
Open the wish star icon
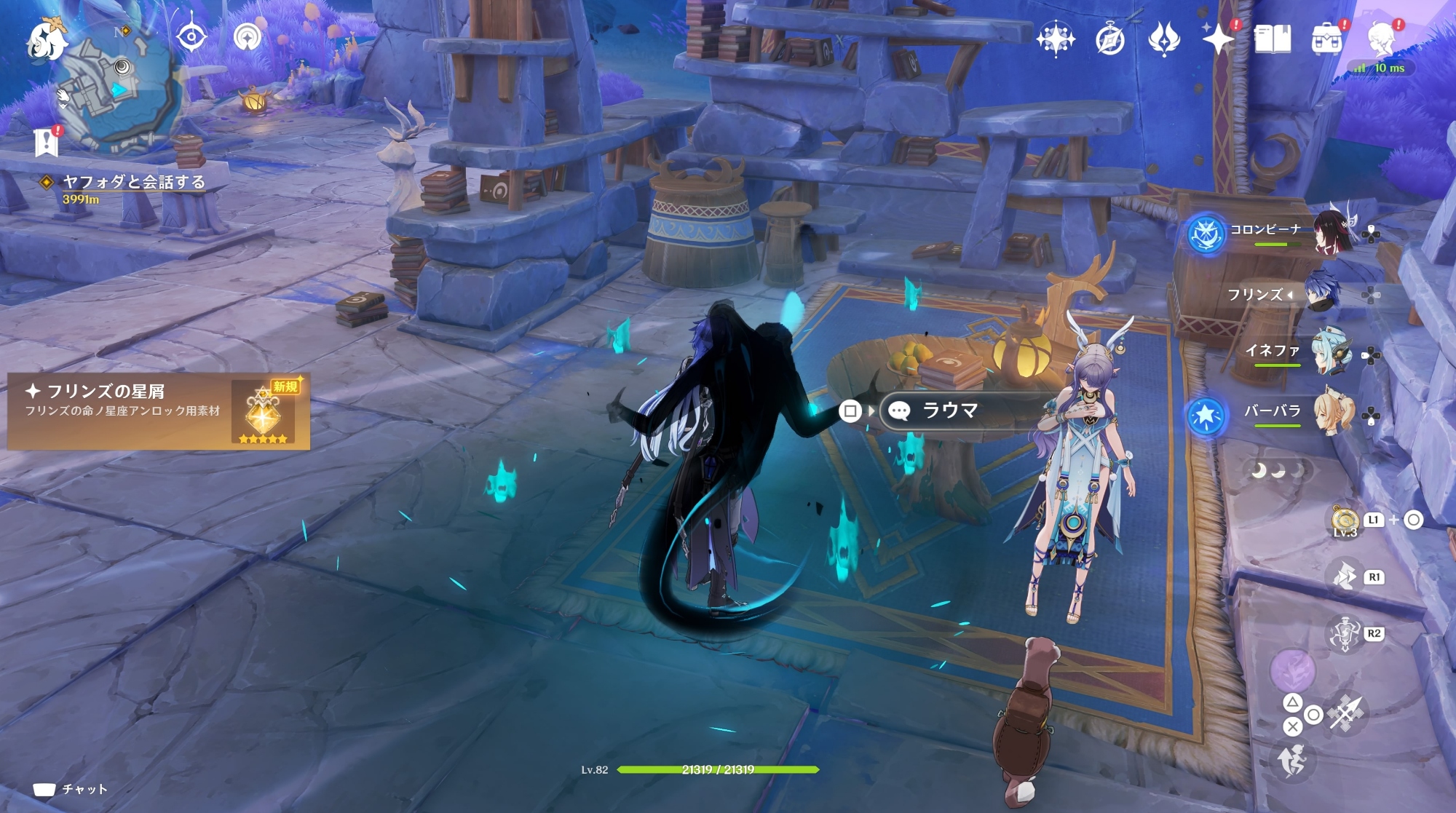(x=1218, y=38)
